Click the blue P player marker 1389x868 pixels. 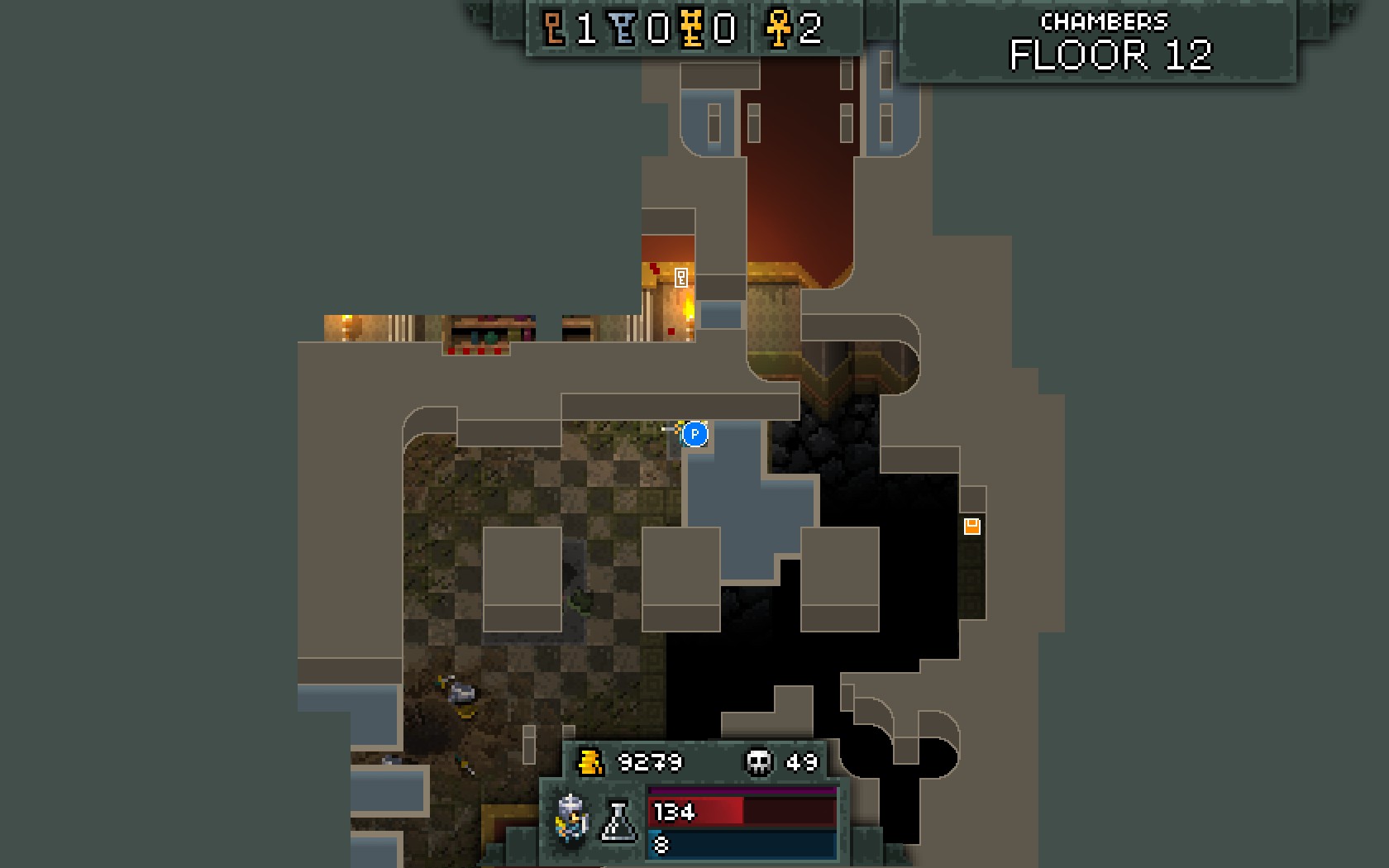(695, 434)
